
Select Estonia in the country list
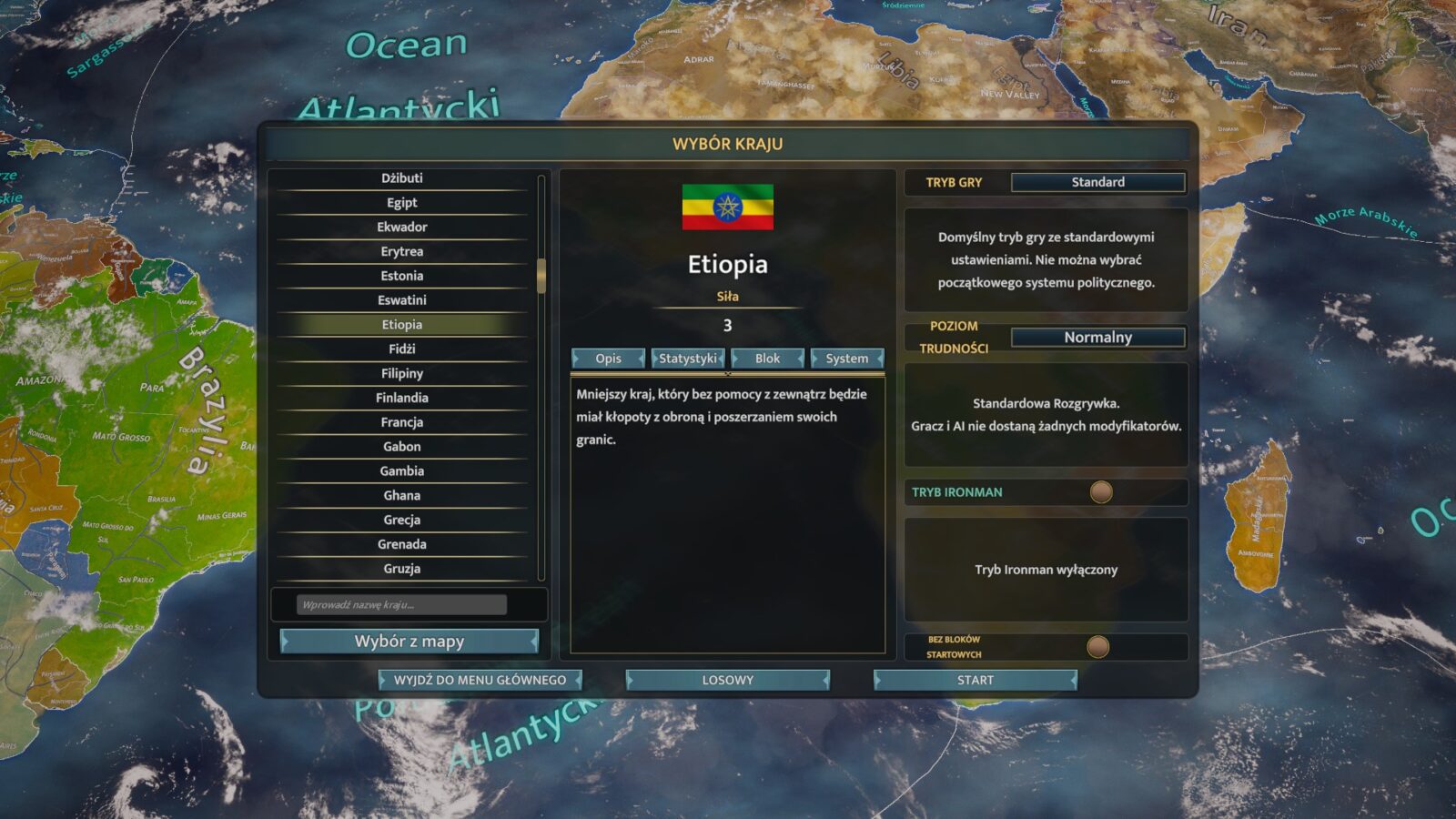pyautogui.click(x=401, y=276)
